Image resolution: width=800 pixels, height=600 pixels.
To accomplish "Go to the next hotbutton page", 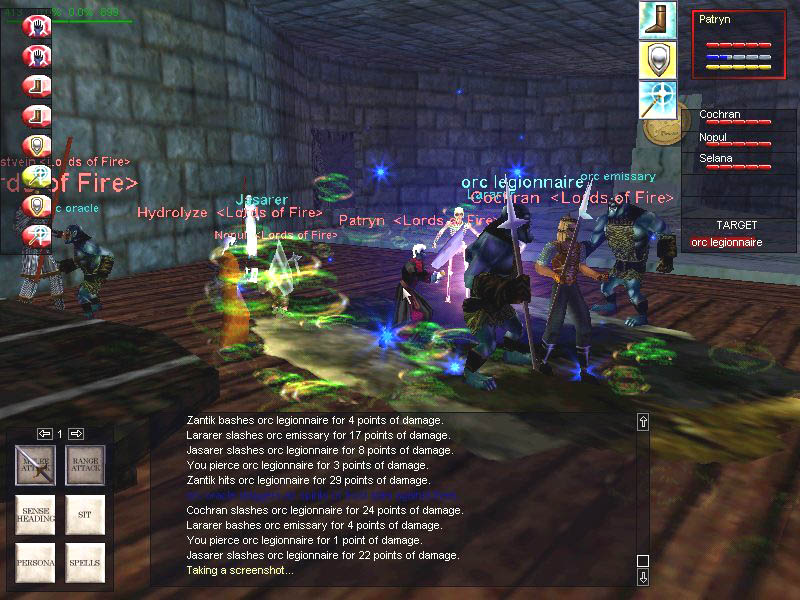I will point(76,433).
